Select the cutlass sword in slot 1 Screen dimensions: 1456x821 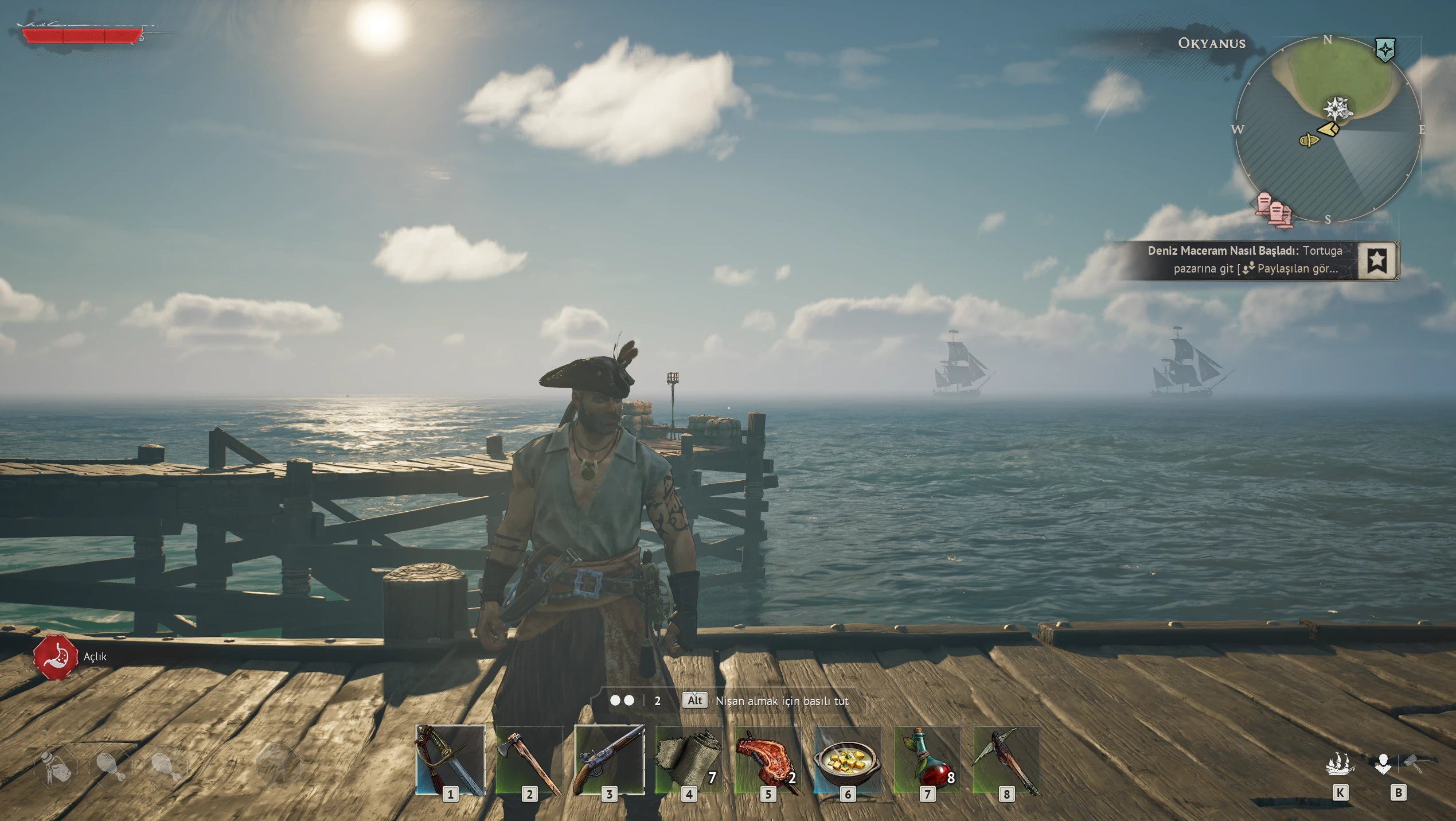450,760
